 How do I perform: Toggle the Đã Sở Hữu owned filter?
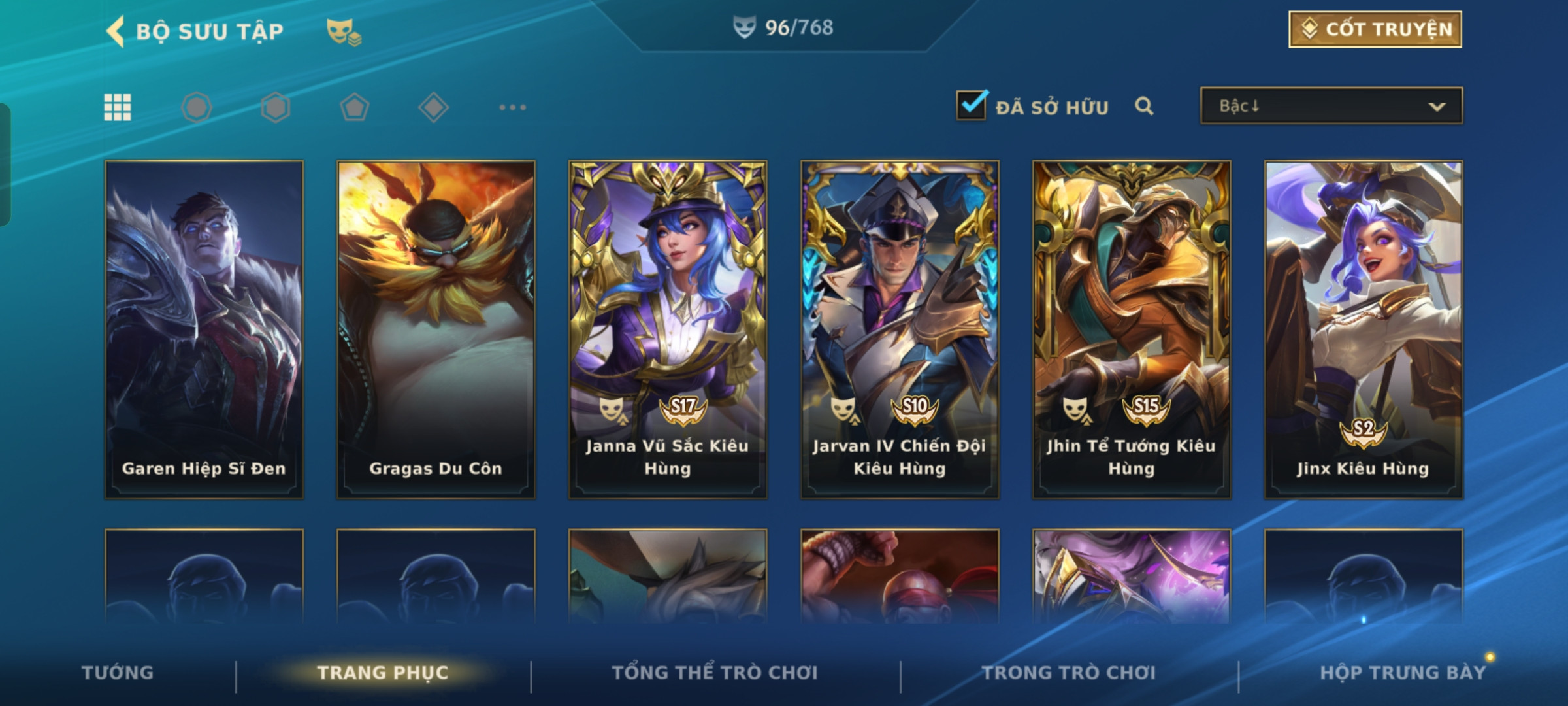point(972,105)
